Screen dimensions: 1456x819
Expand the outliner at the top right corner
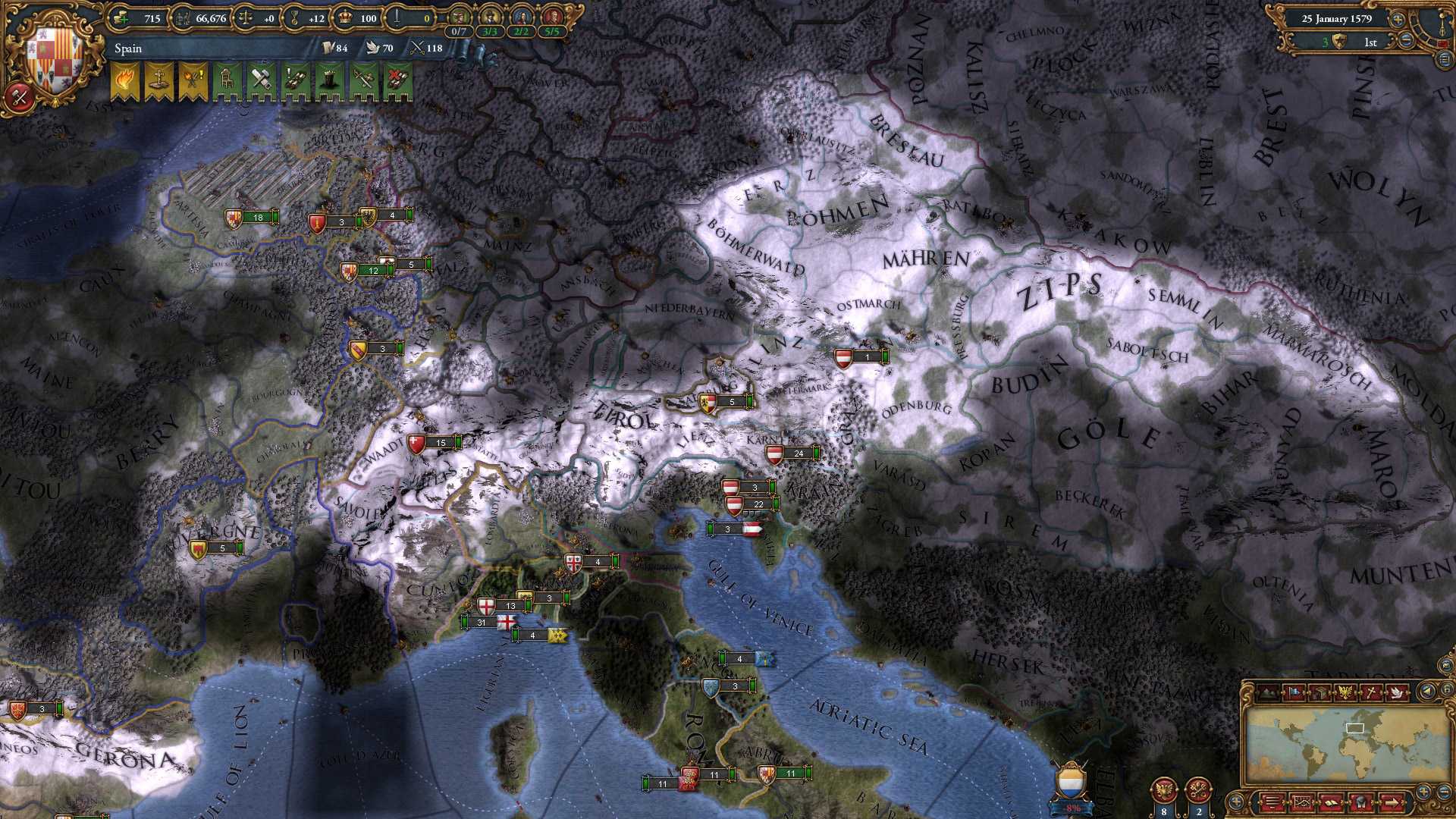click(1444, 60)
